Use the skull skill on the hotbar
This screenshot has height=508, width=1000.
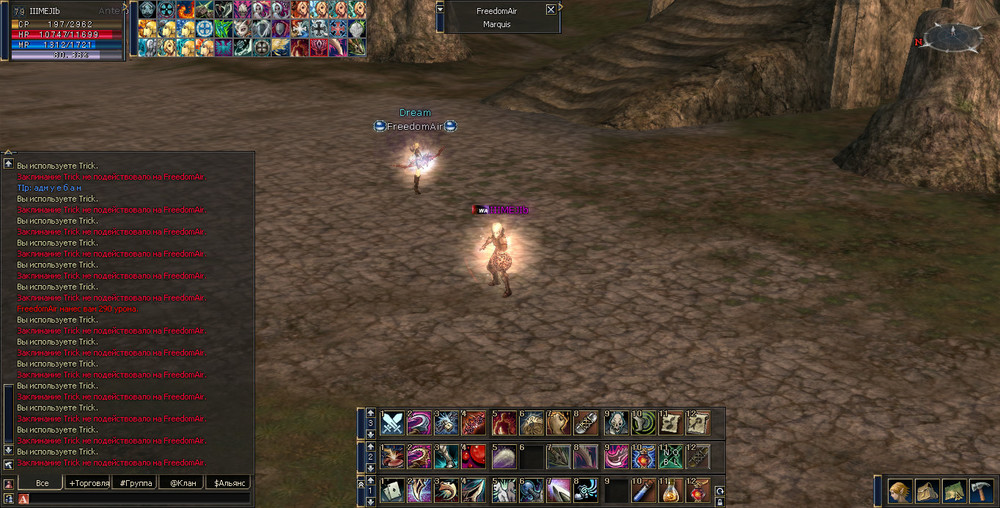tap(615, 423)
